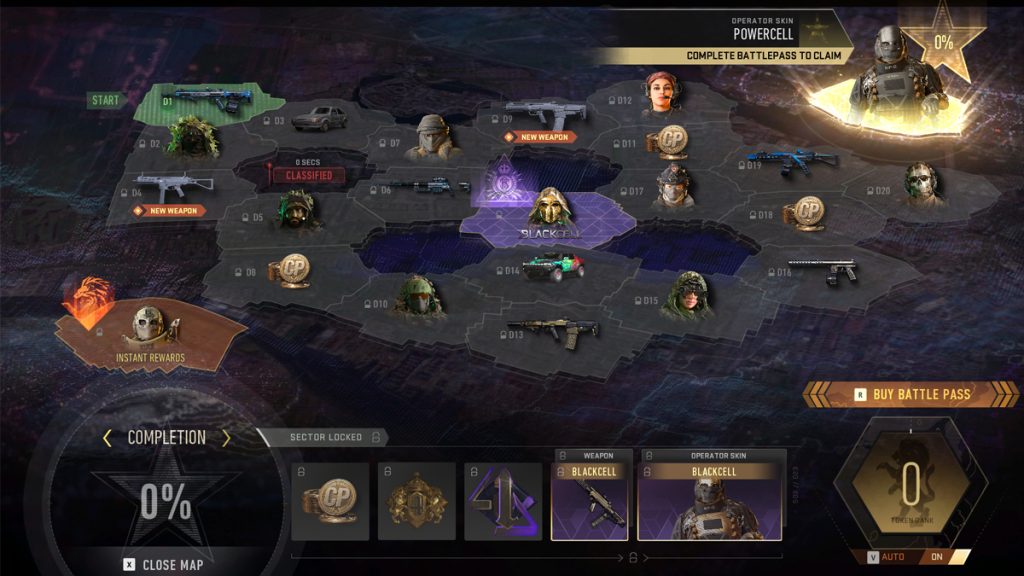The width and height of the screenshot is (1024, 576).
Task: Select the D8 COD Points sector
Action: [x=292, y=269]
